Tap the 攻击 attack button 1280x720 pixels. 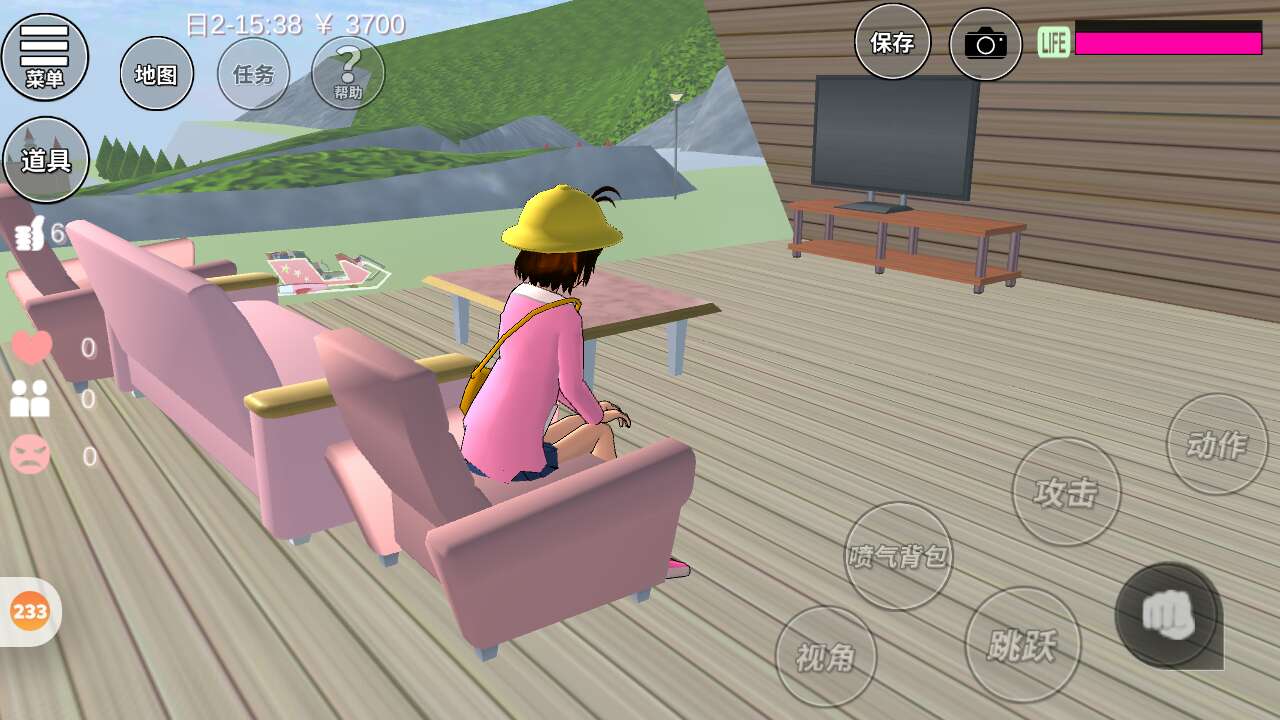(1066, 491)
